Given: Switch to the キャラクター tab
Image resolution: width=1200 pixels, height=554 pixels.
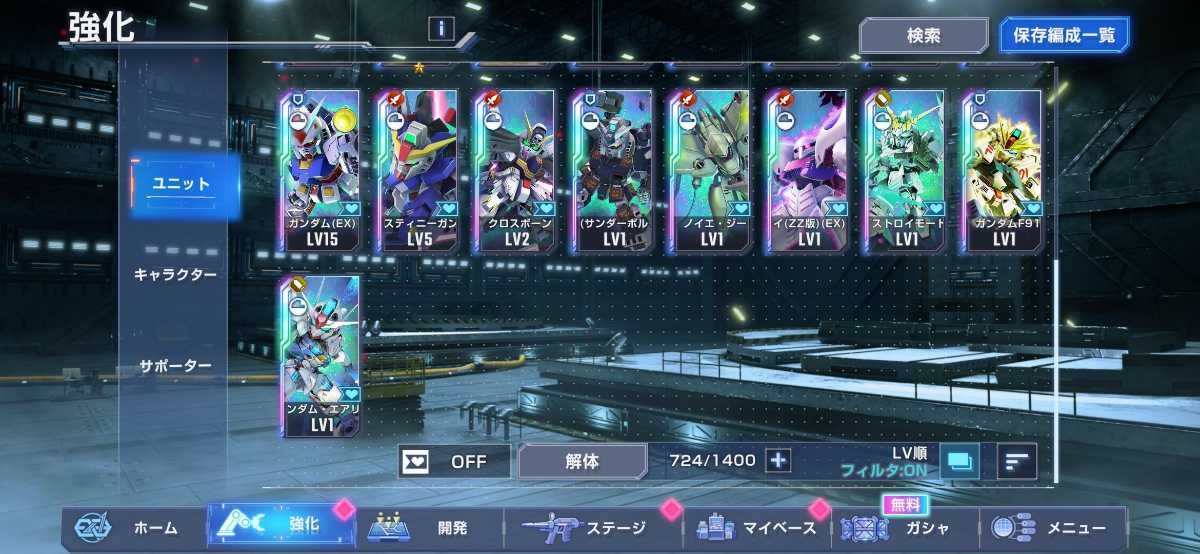Looking at the screenshot, I should pos(175,274).
